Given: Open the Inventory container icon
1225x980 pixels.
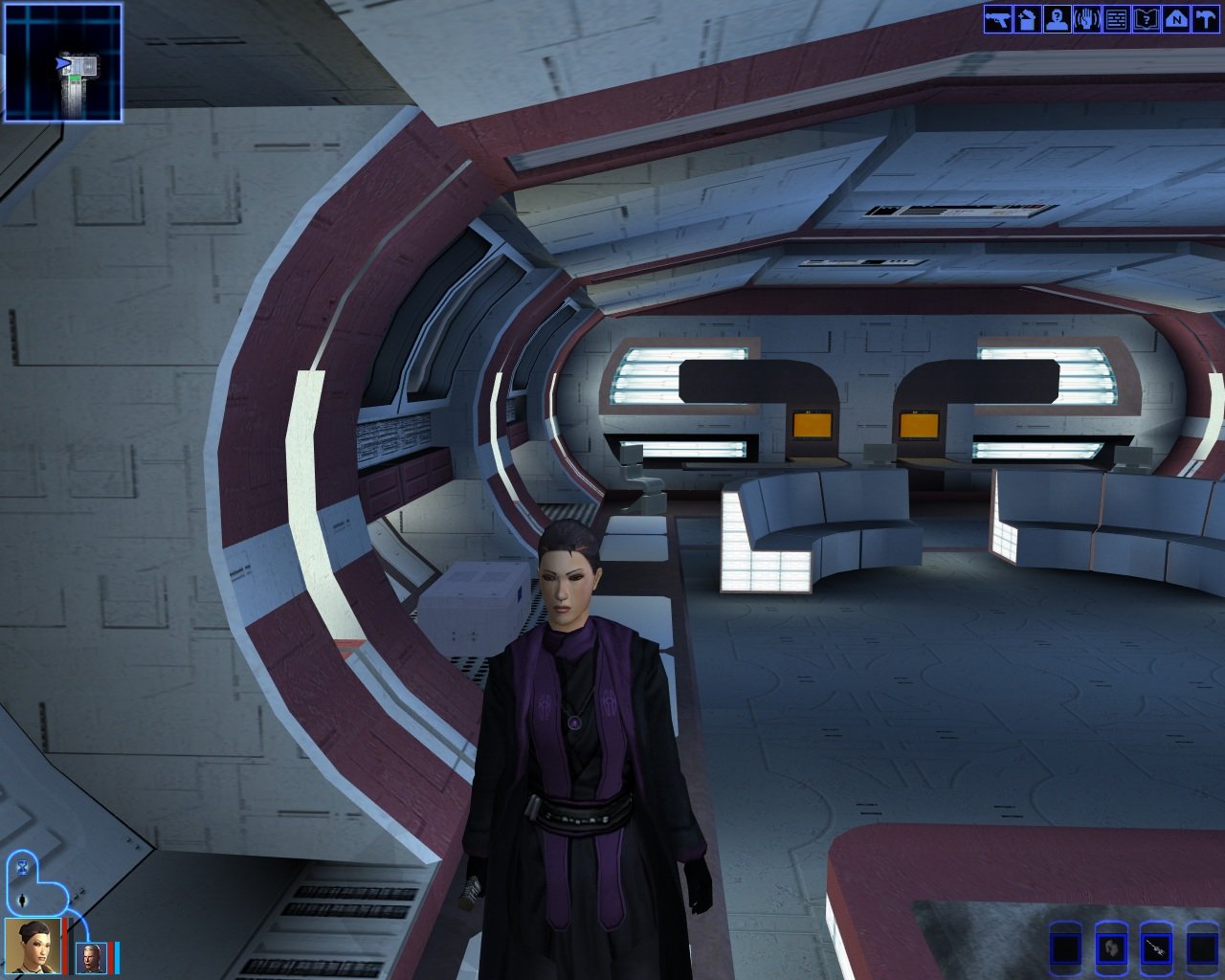Looking at the screenshot, I should 1027,19.
